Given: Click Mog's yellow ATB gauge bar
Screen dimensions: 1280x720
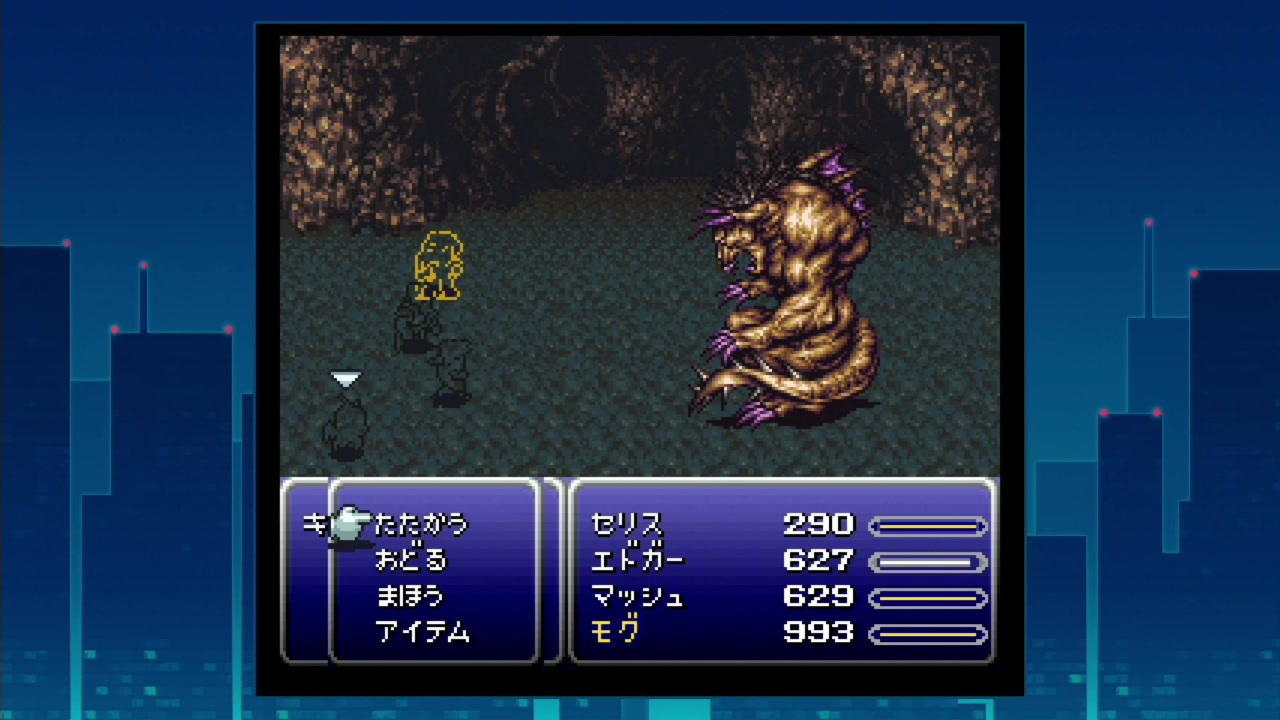Looking at the screenshot, I should (926, 633).
